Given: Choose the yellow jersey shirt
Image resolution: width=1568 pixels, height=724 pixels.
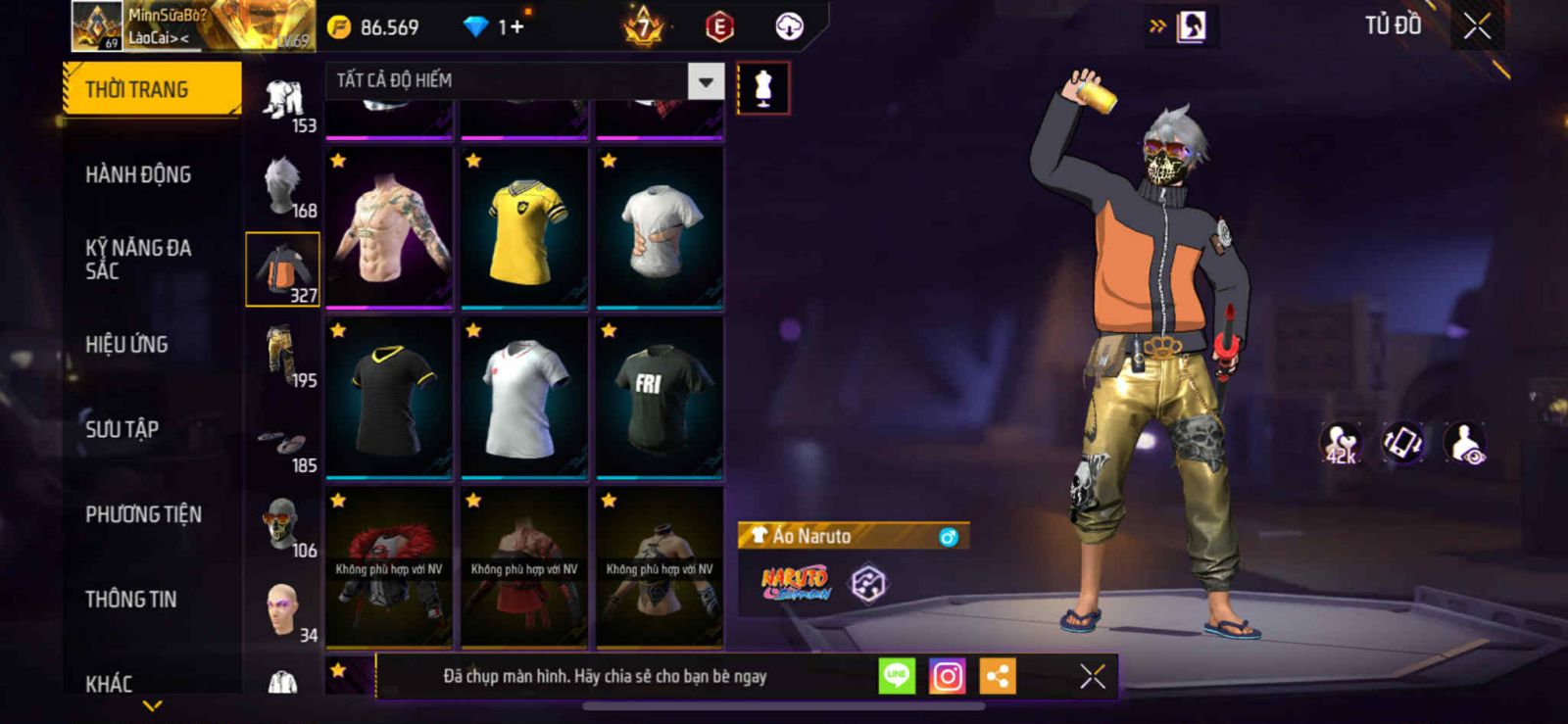Looking at the screenshot, I should tap(524, 227).
